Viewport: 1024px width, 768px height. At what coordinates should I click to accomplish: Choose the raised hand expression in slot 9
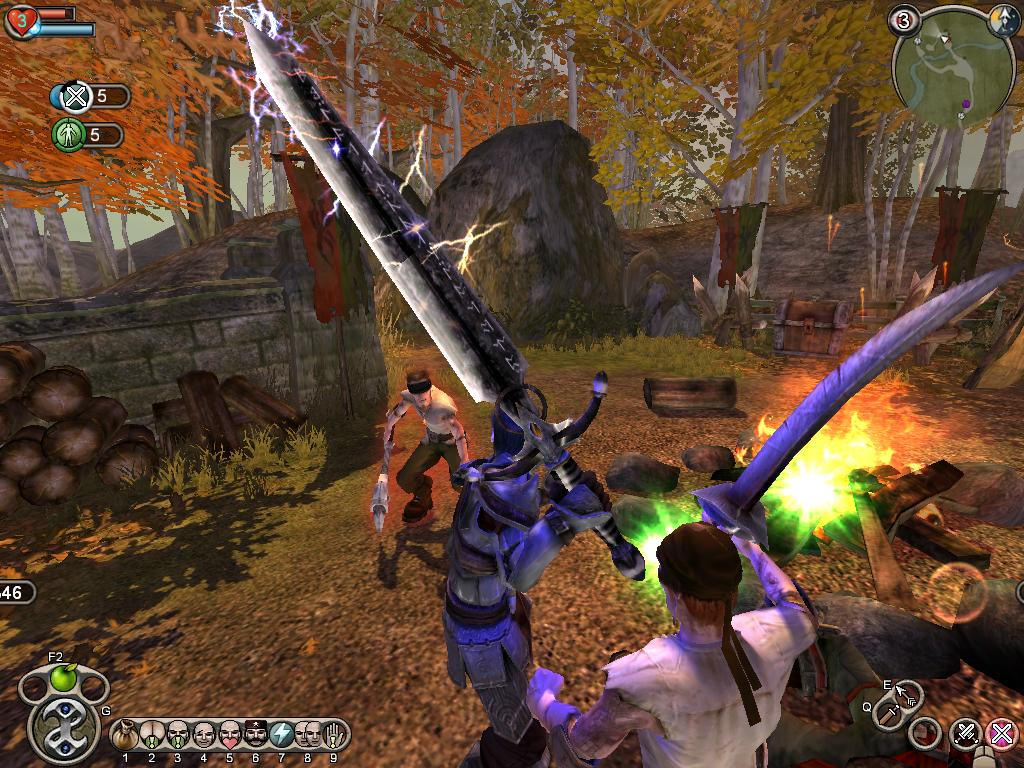pyautogui.click(x=334, y=735)
